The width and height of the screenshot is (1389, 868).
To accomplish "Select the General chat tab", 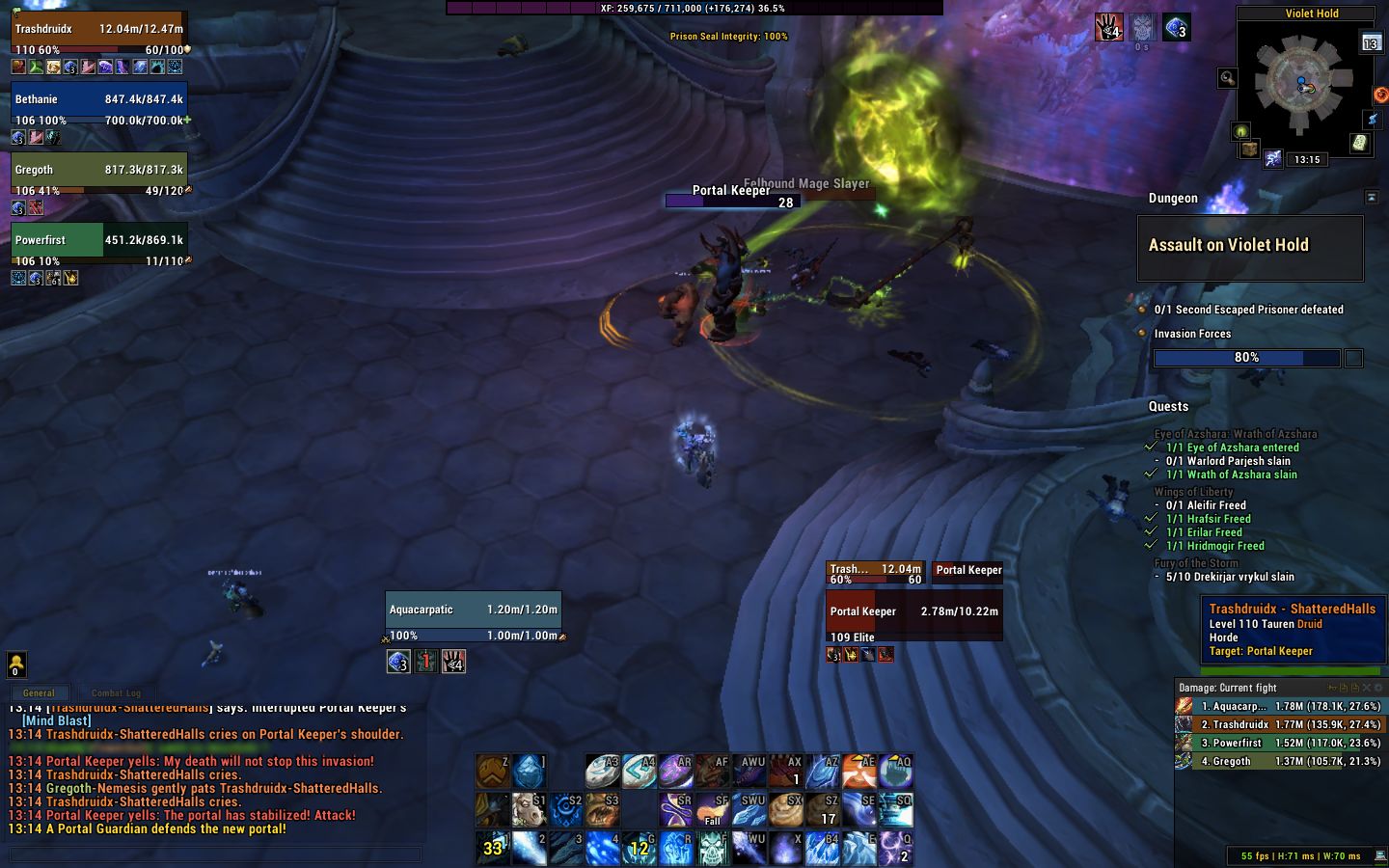I will click(x=40, y=692).
